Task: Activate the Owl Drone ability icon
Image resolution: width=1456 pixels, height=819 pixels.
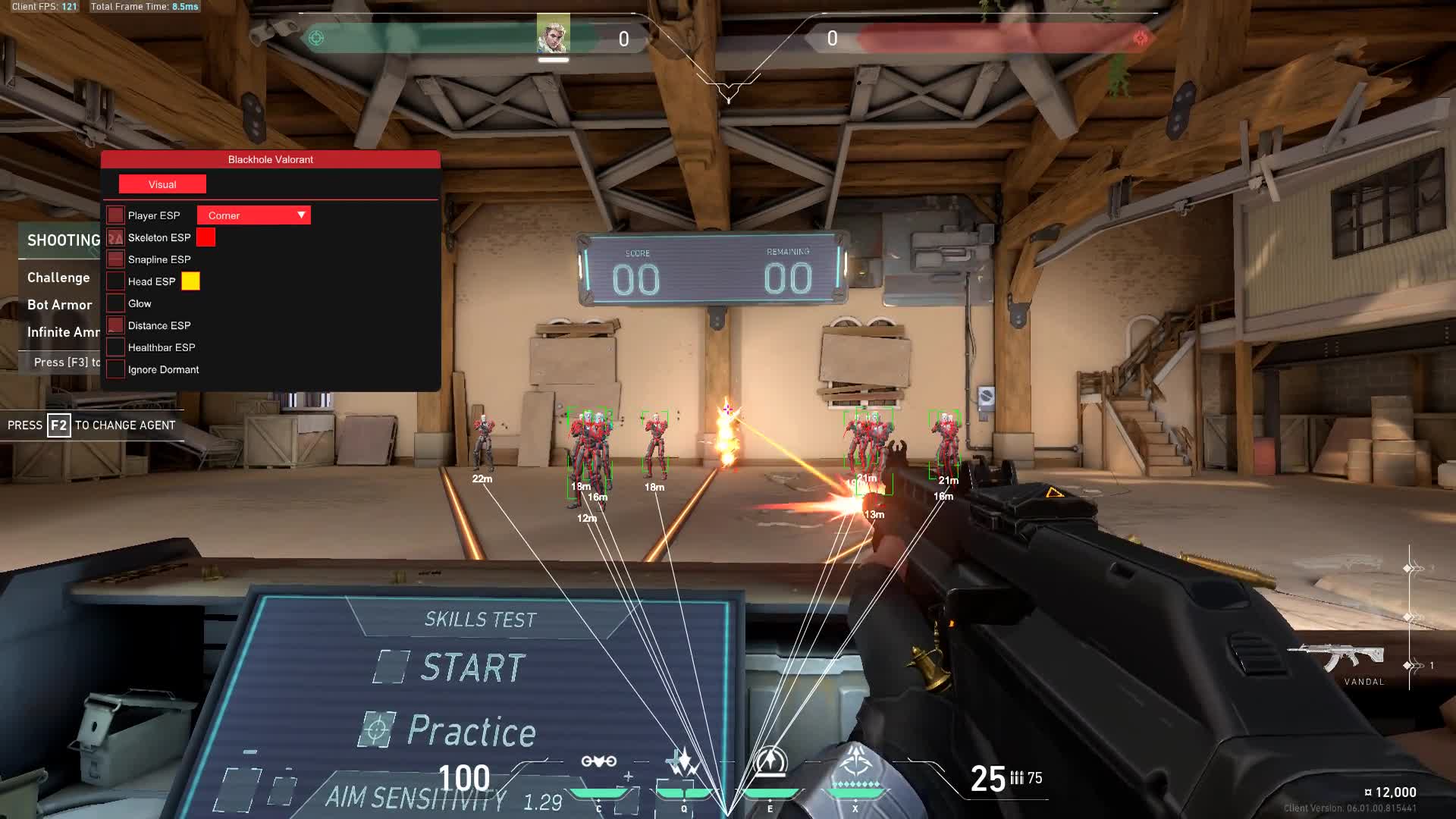Action: coord(598,762)
